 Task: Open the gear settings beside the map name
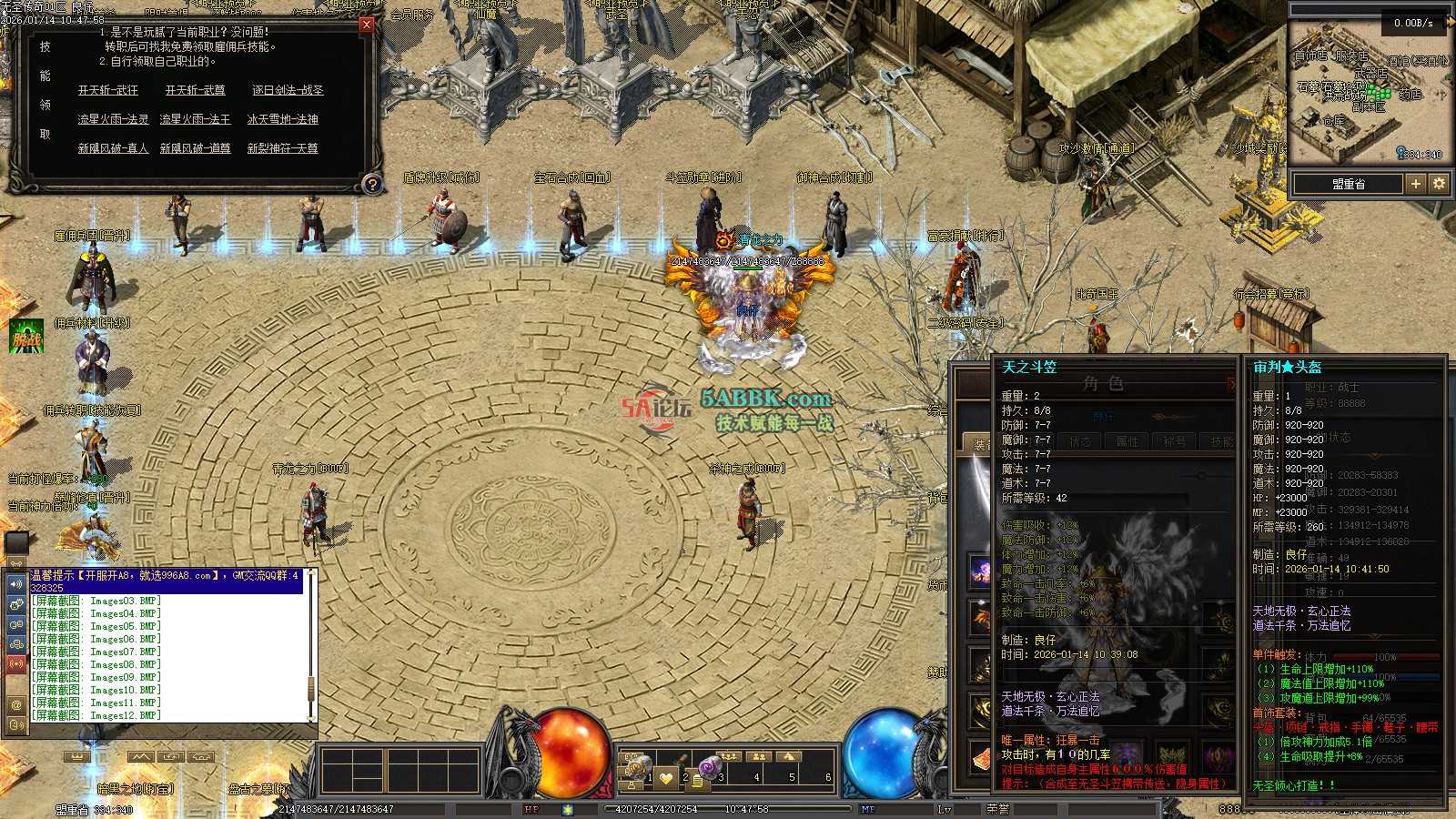pyautogui.click(x=1439, y=184)
